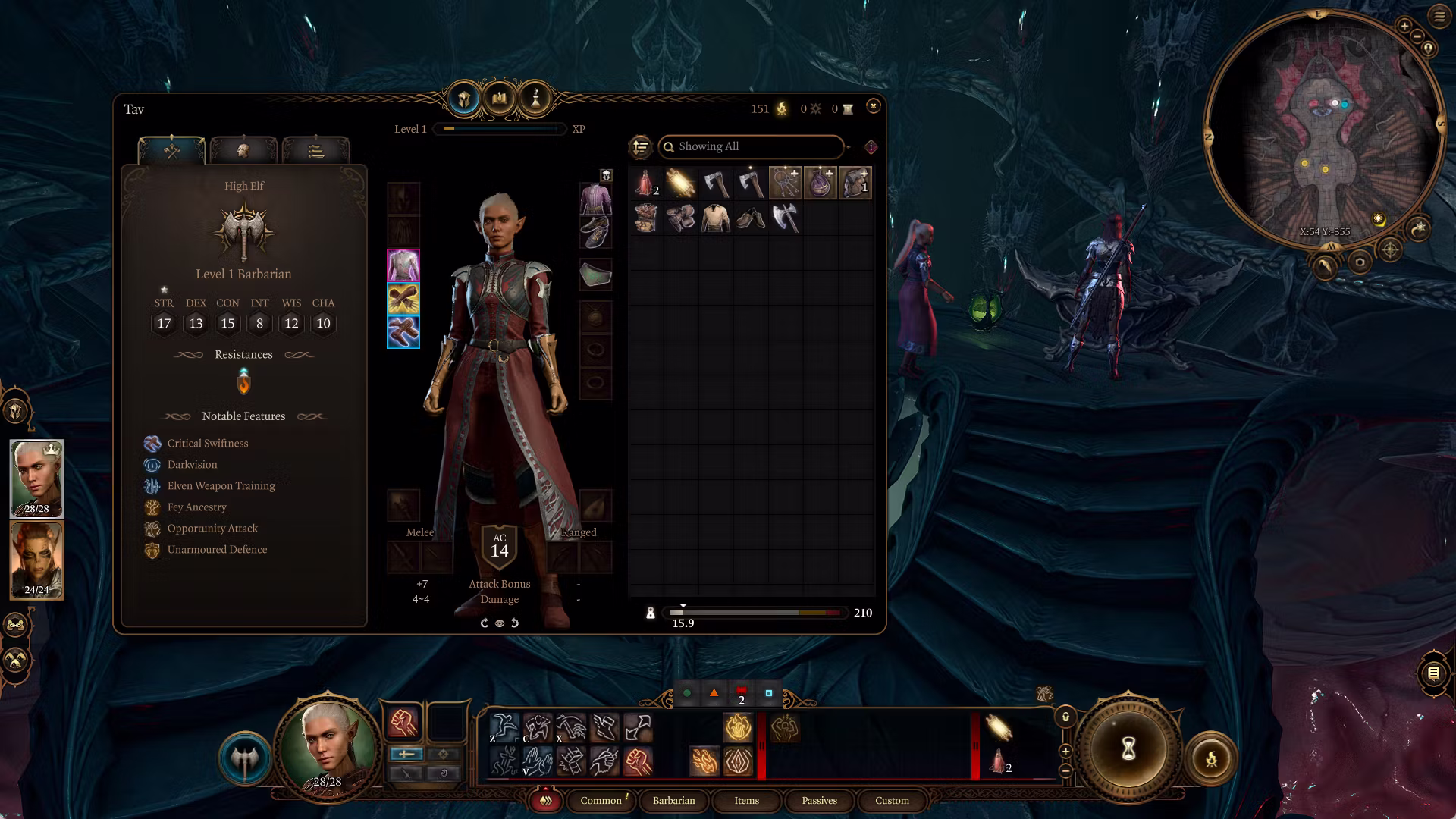Image resolution: width=1456 pixels, height=819 pixels.
Task: Select the second party member portrait
Action: coord(36,560)
